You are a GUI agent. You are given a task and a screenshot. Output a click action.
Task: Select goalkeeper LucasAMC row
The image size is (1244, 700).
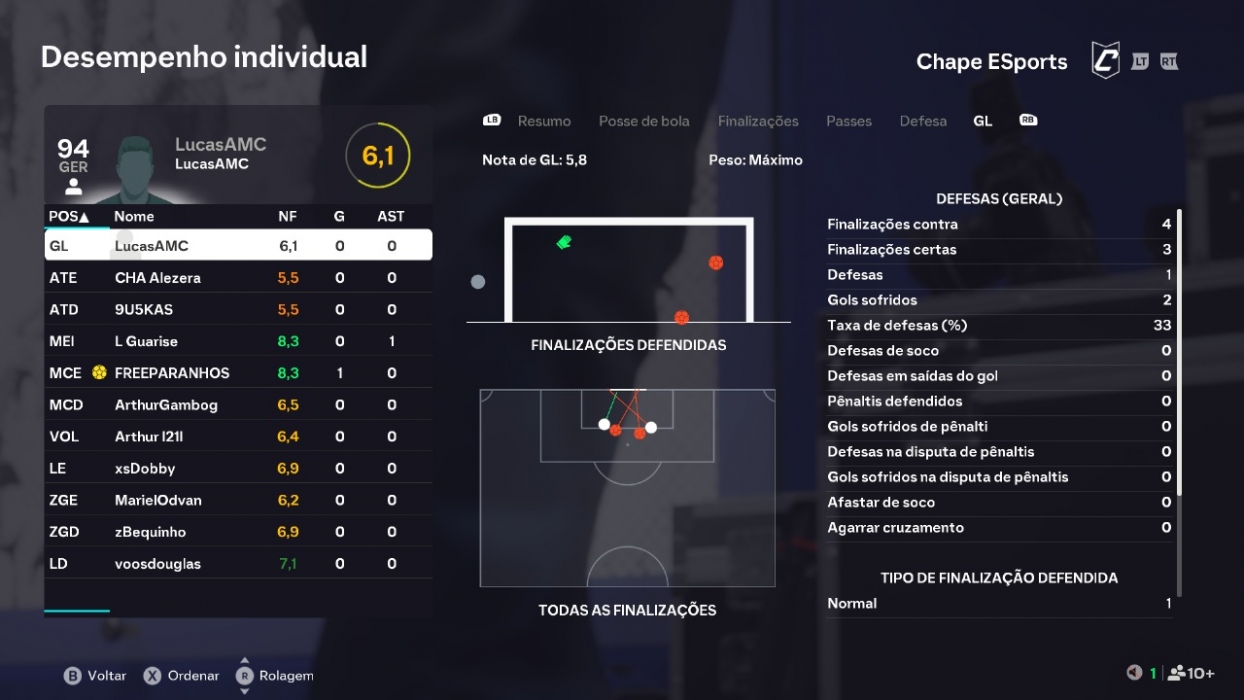[x=238, y=246]
